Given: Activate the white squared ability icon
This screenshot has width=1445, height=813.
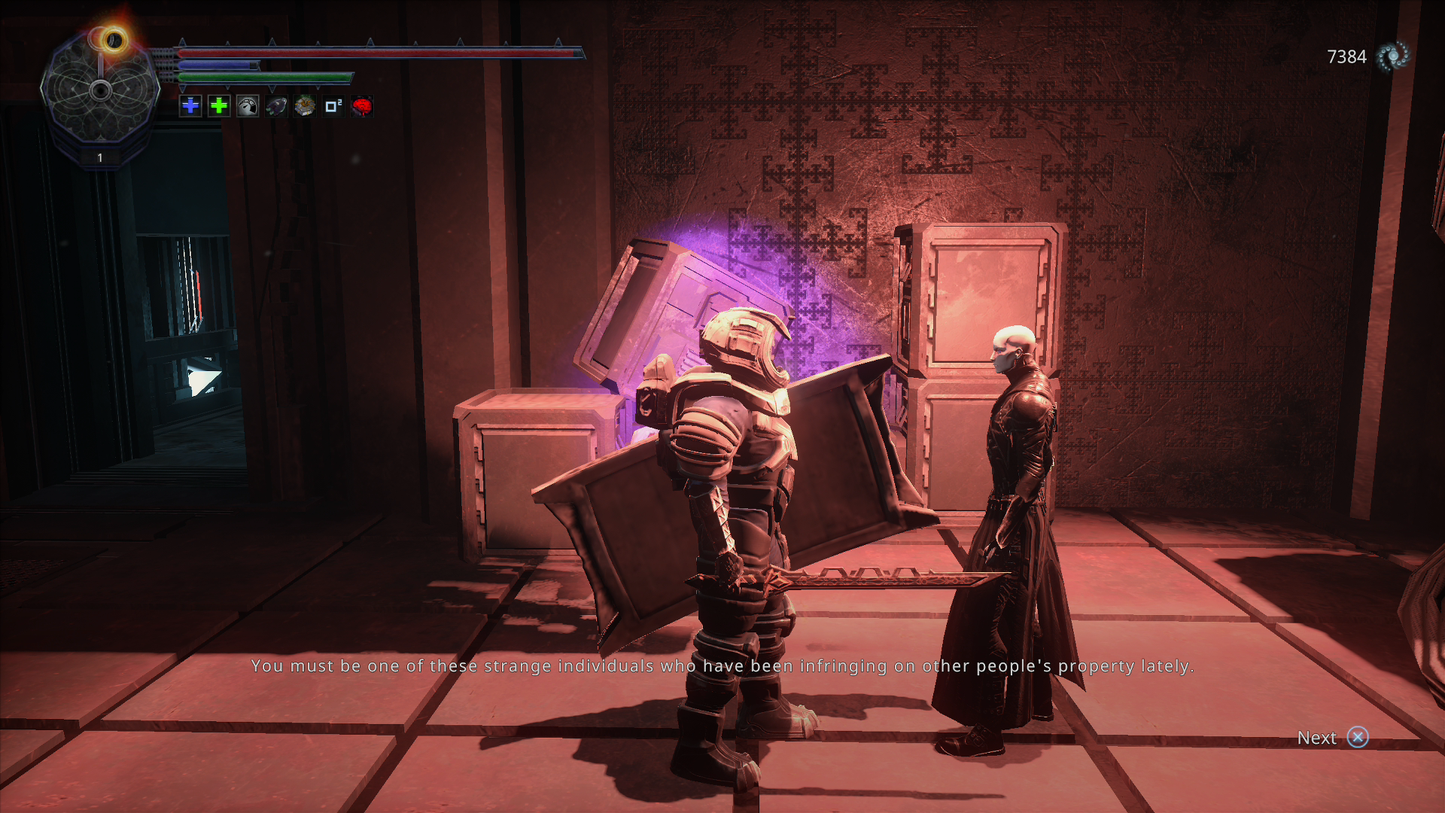Looking at the screenshot, I should [x=333, y=106].
